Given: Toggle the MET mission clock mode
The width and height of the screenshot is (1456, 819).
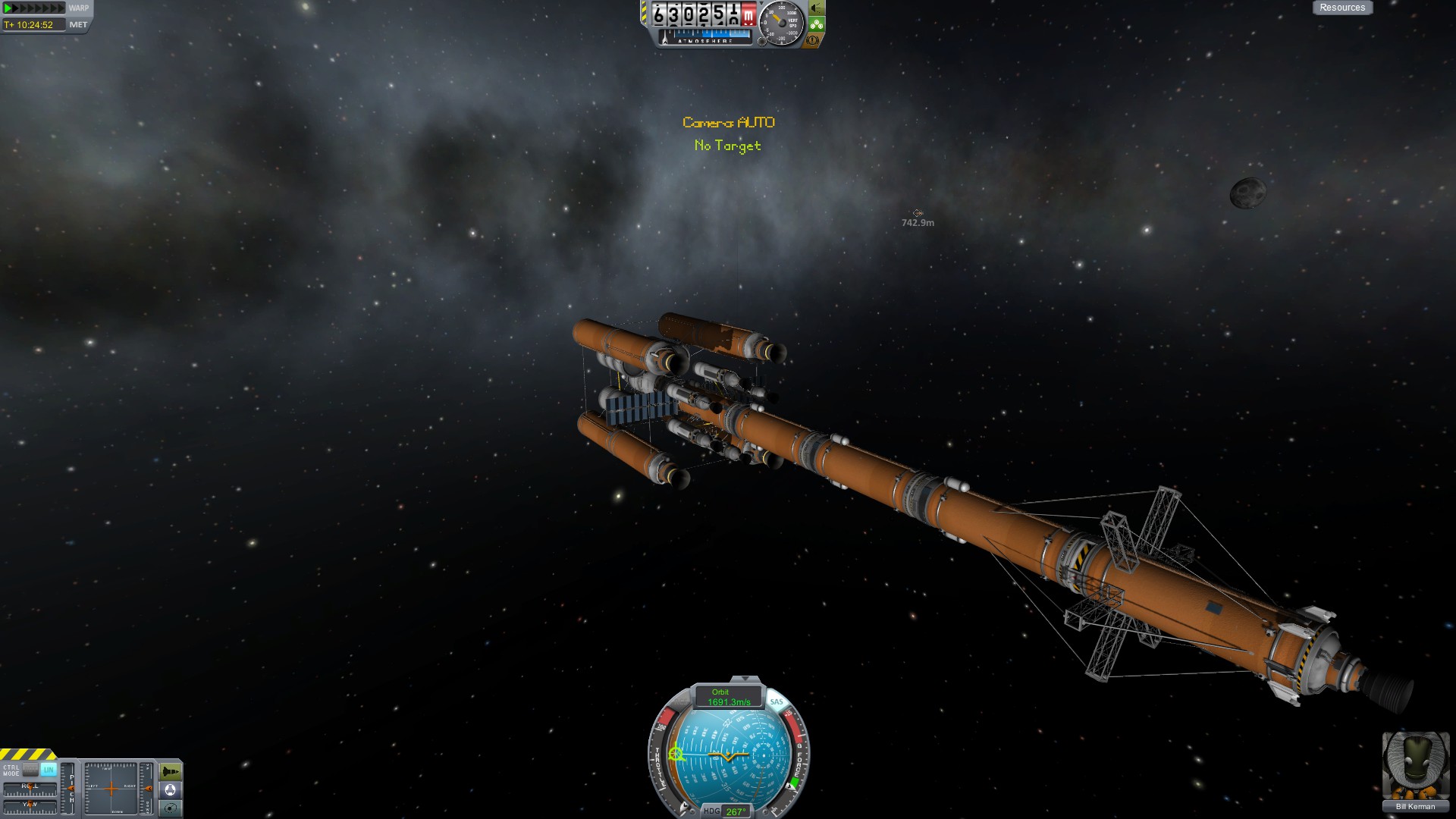Looking at the screenshot, I should pyautogui.click(x=78, y=25).
